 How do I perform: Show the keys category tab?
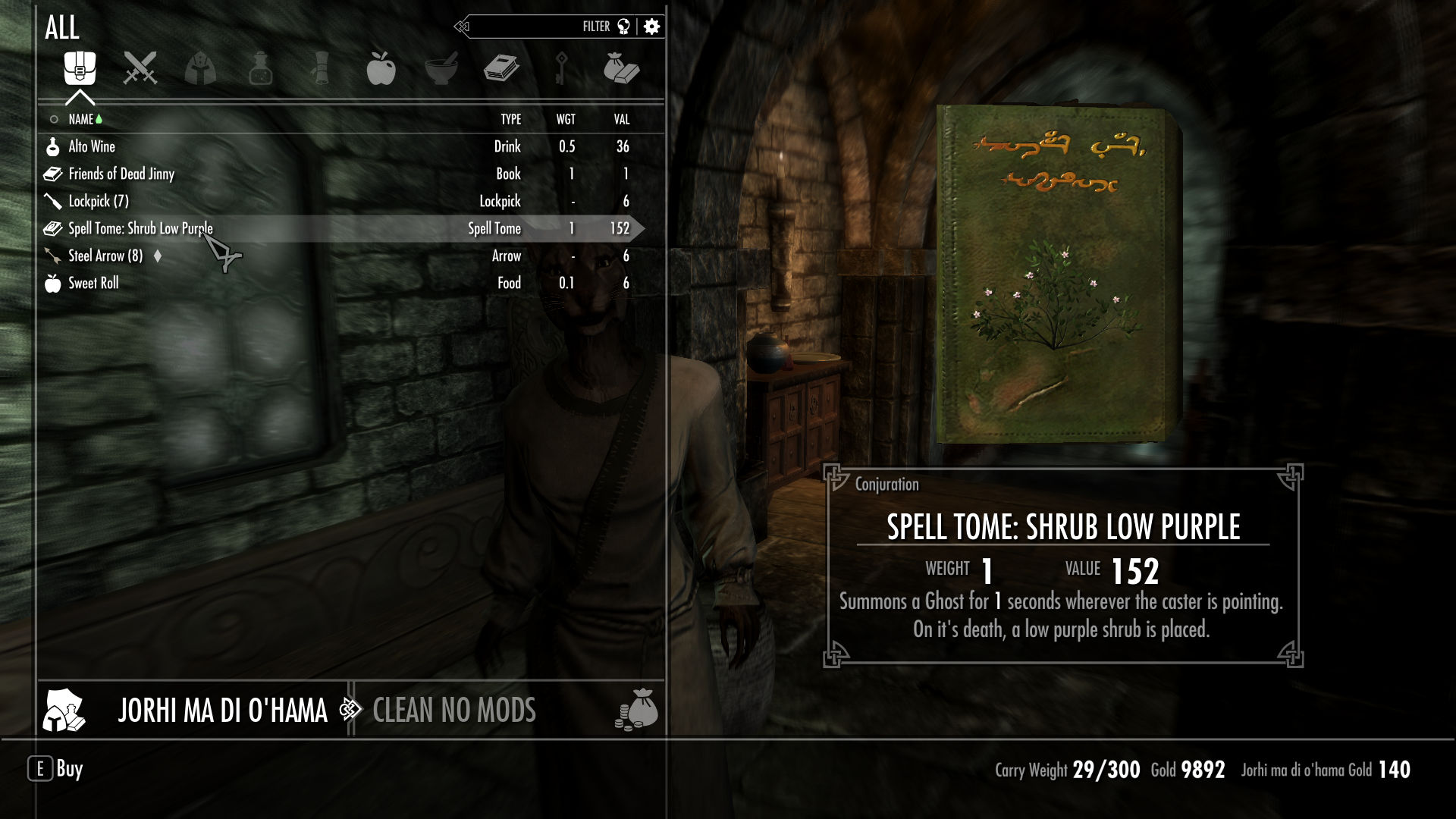click(561, 68)
